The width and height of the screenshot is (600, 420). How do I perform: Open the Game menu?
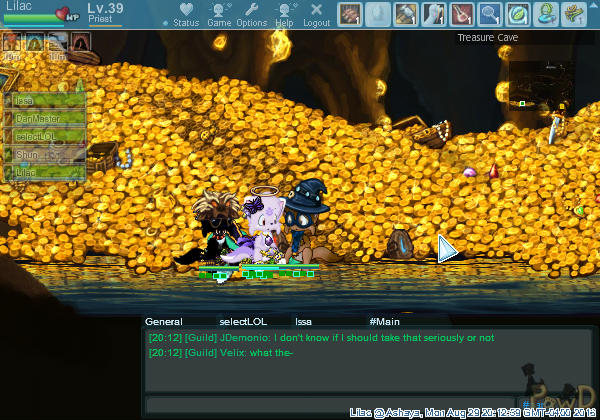[219, 14]
